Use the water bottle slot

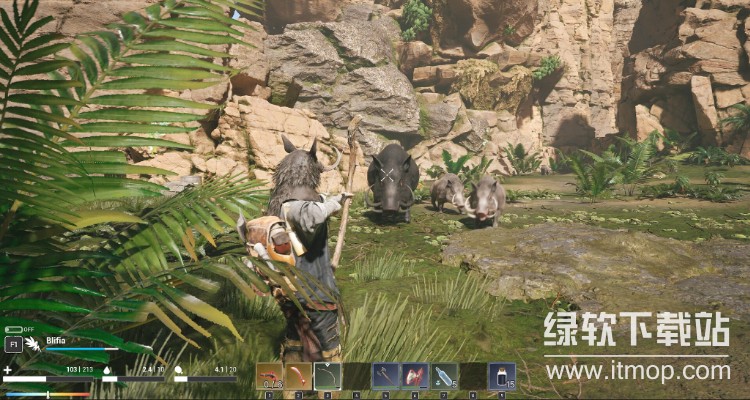point(445,376)
